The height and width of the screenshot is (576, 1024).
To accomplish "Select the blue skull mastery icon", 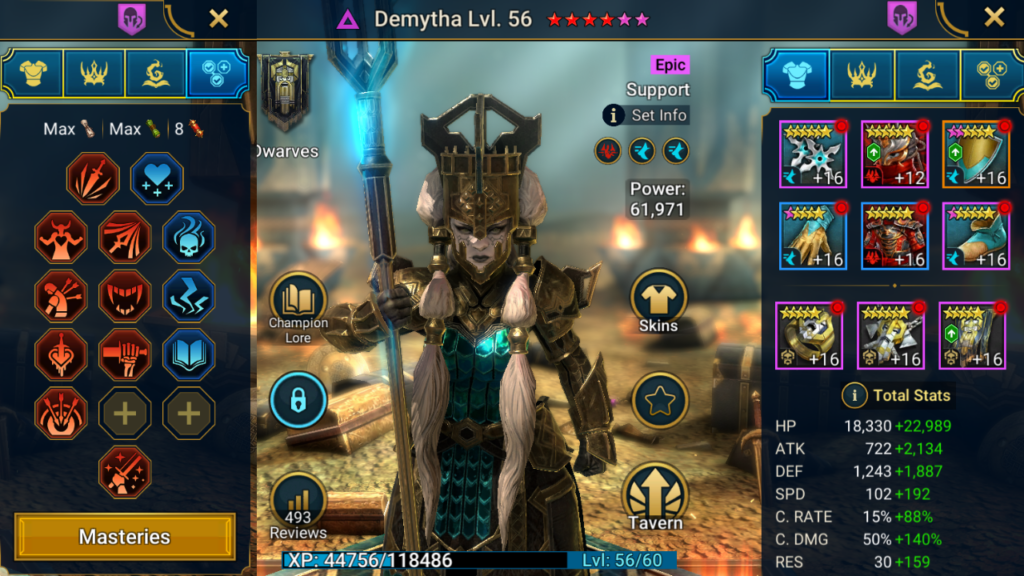I will tap(188, 237).
